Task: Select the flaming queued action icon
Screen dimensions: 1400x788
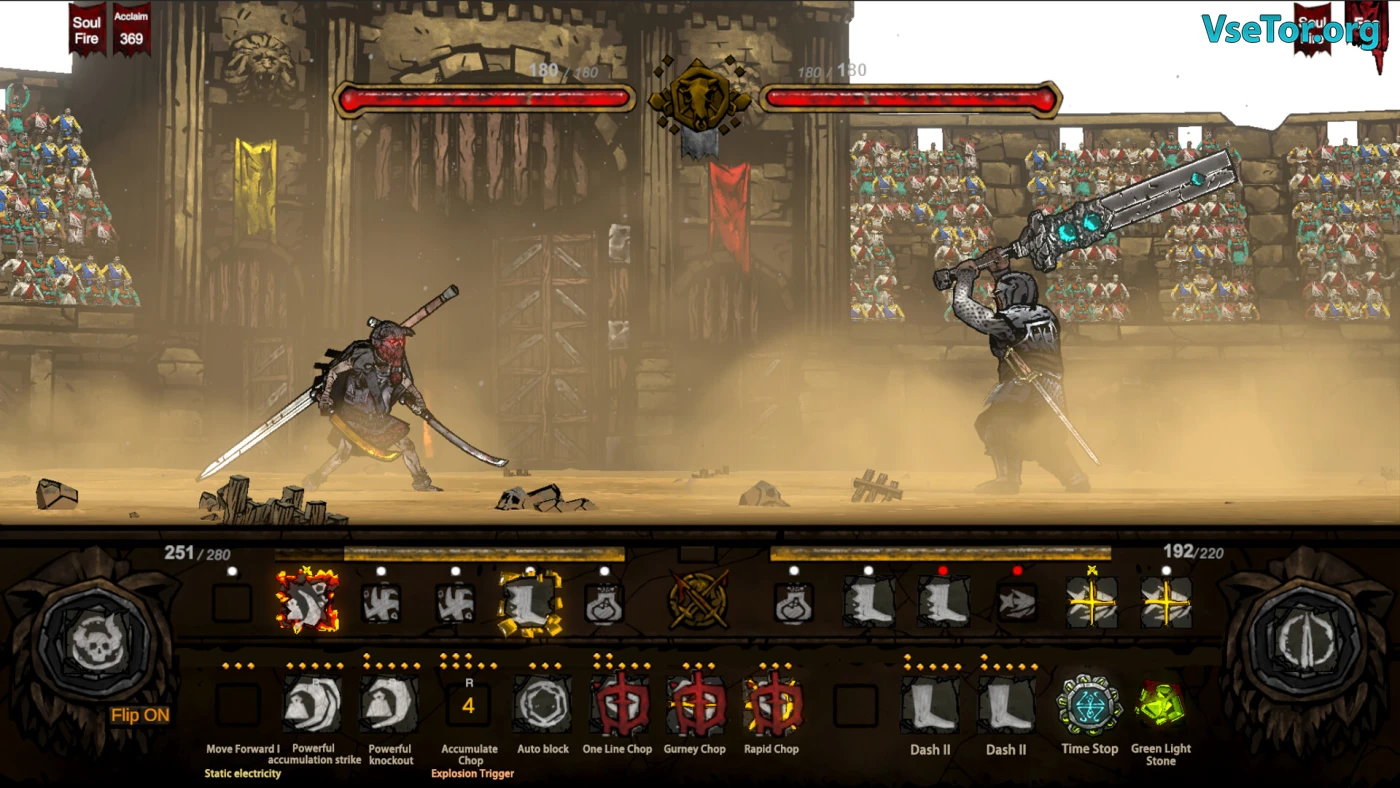Action: click(x=307, y=601)
